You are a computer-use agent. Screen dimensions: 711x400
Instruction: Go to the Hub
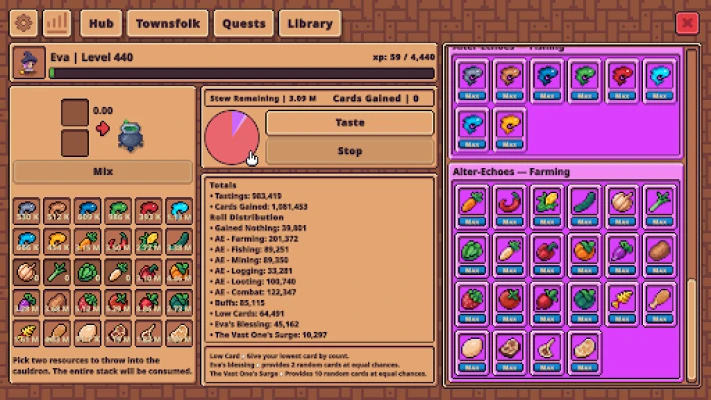100,23
